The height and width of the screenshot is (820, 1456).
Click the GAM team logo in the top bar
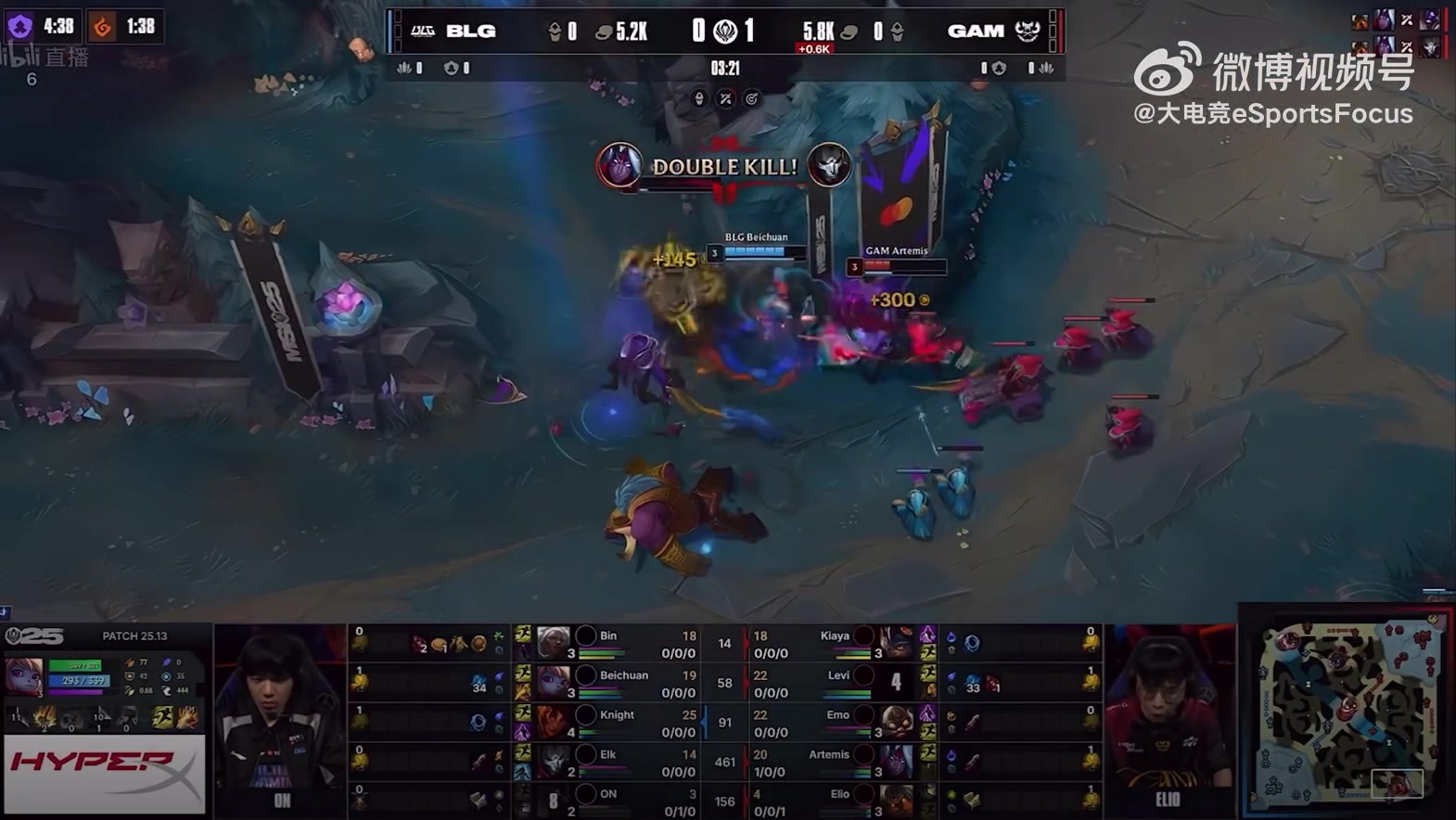tap(1027, 31)
